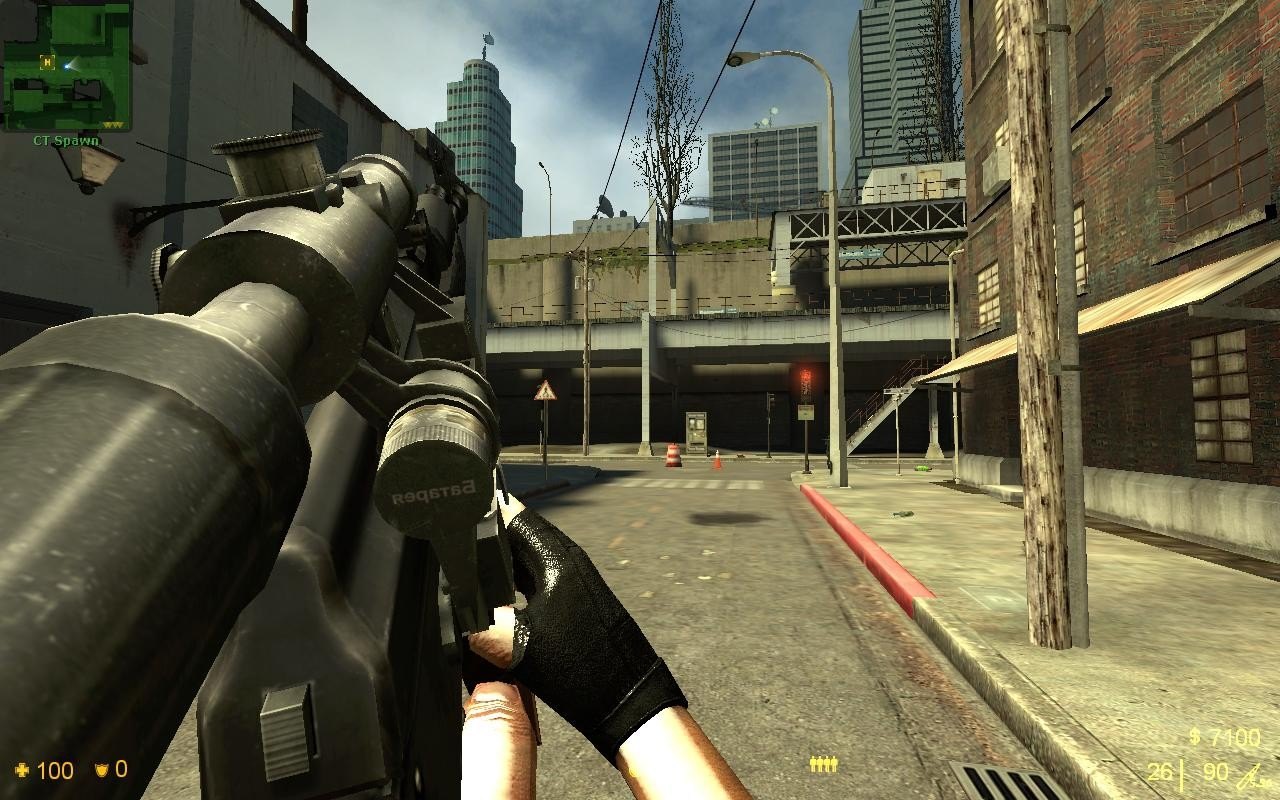Viewport: 1280px width, 800px height.
Task: Select the H hostage marker on the radar
Action: point(46,62)
